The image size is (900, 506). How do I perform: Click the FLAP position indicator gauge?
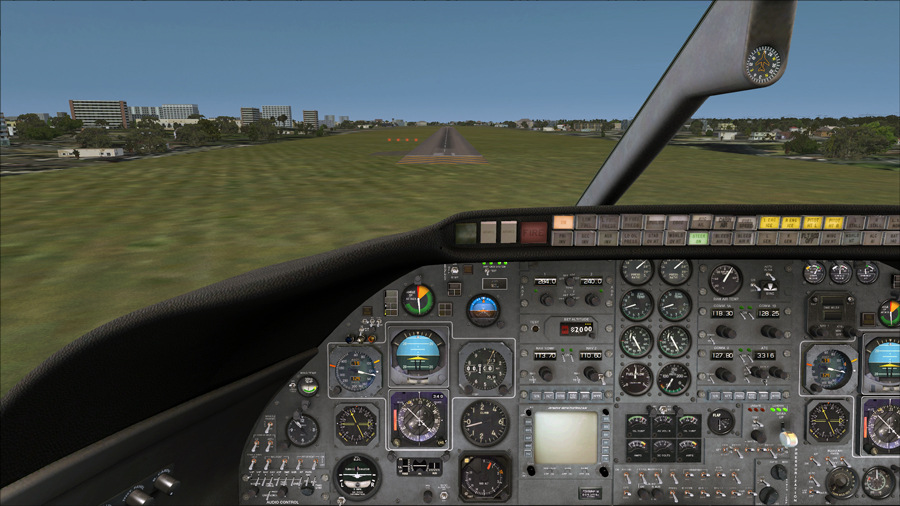[720, 421]
